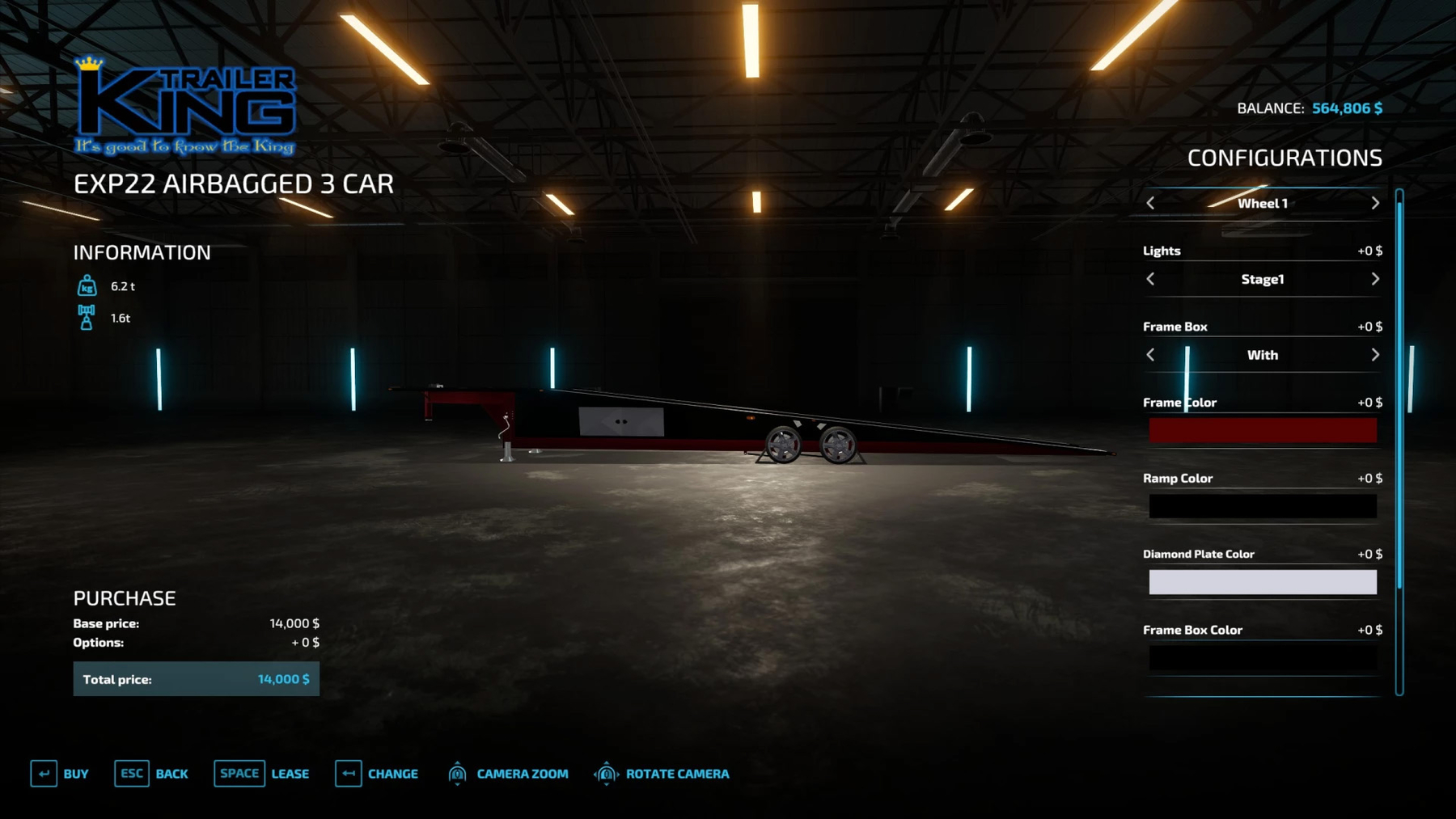Pick the black Ramp Color swatch
This screenshot has height=819, width=1456.
1262,506
